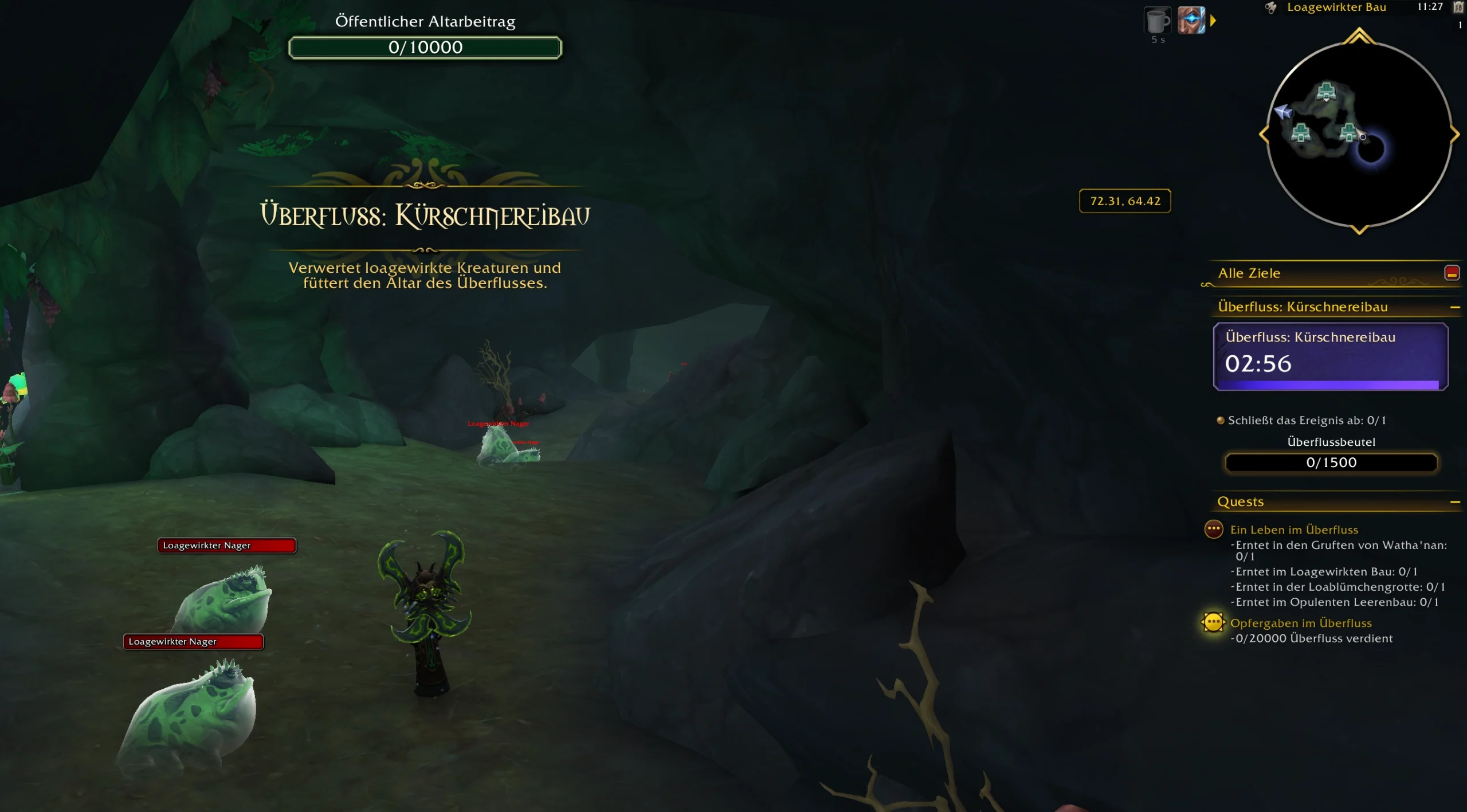1467x812 pixels.
Task: Select the glowing blue eye buff icon
Action: coord(1191,21)
